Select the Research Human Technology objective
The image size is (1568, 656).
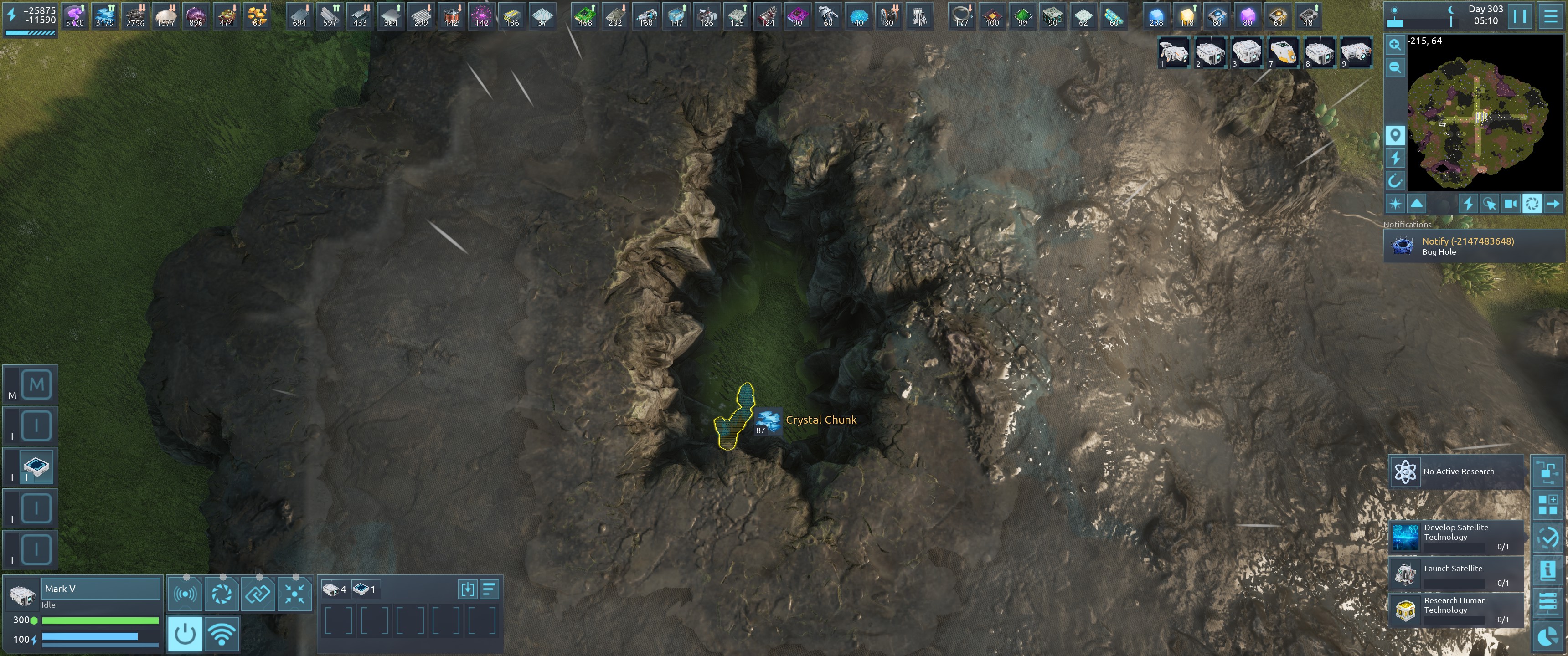(x=1456, y=609)
